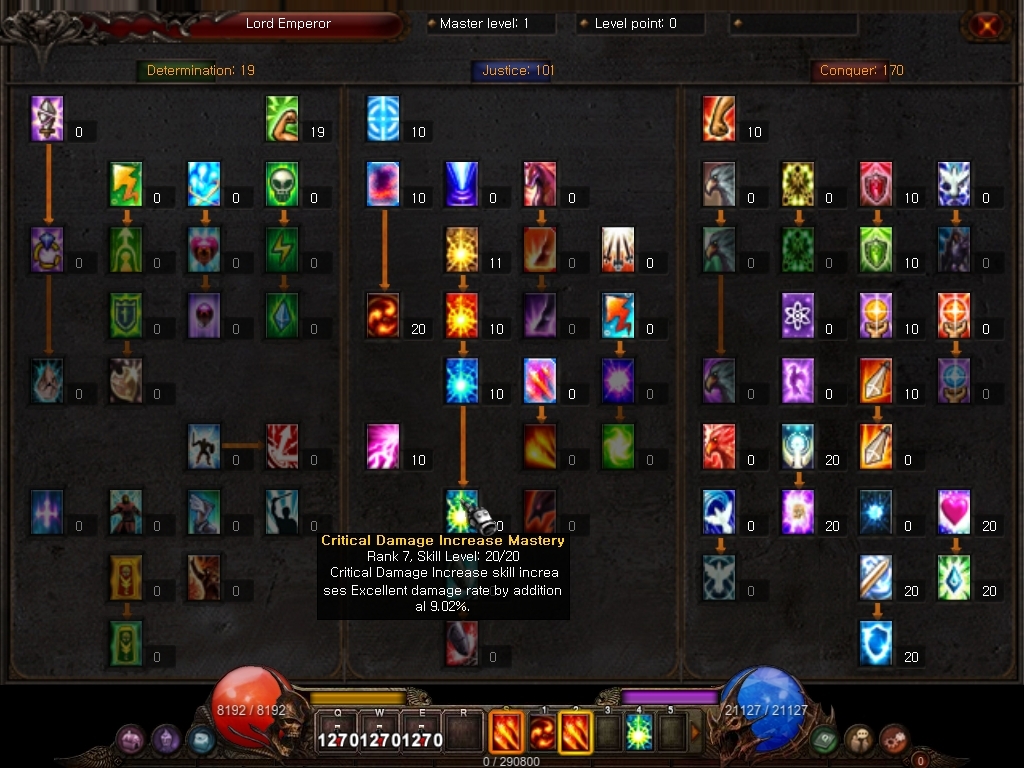Screen dimensions: 1024x768
Task: Activate the green starburst skill in hotbar slot 4
Action: pyautogui.click(x=639, y=733)
